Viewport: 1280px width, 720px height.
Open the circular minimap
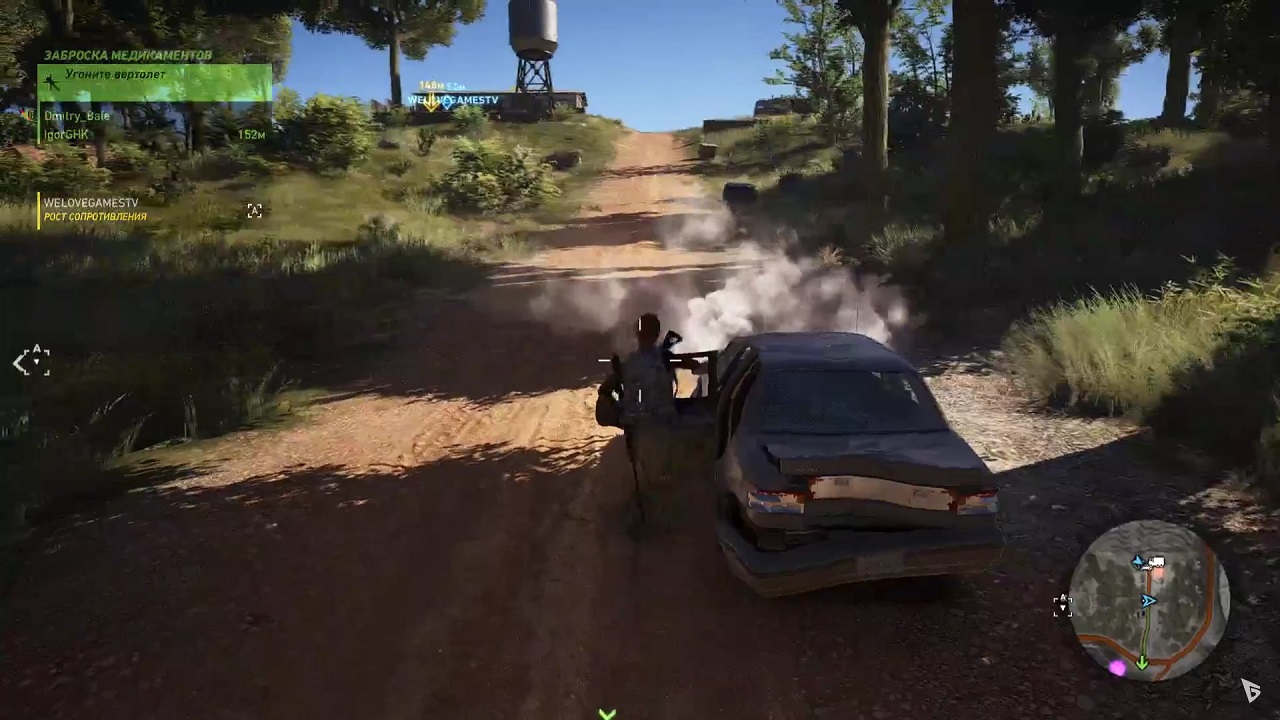[1150, 600]
